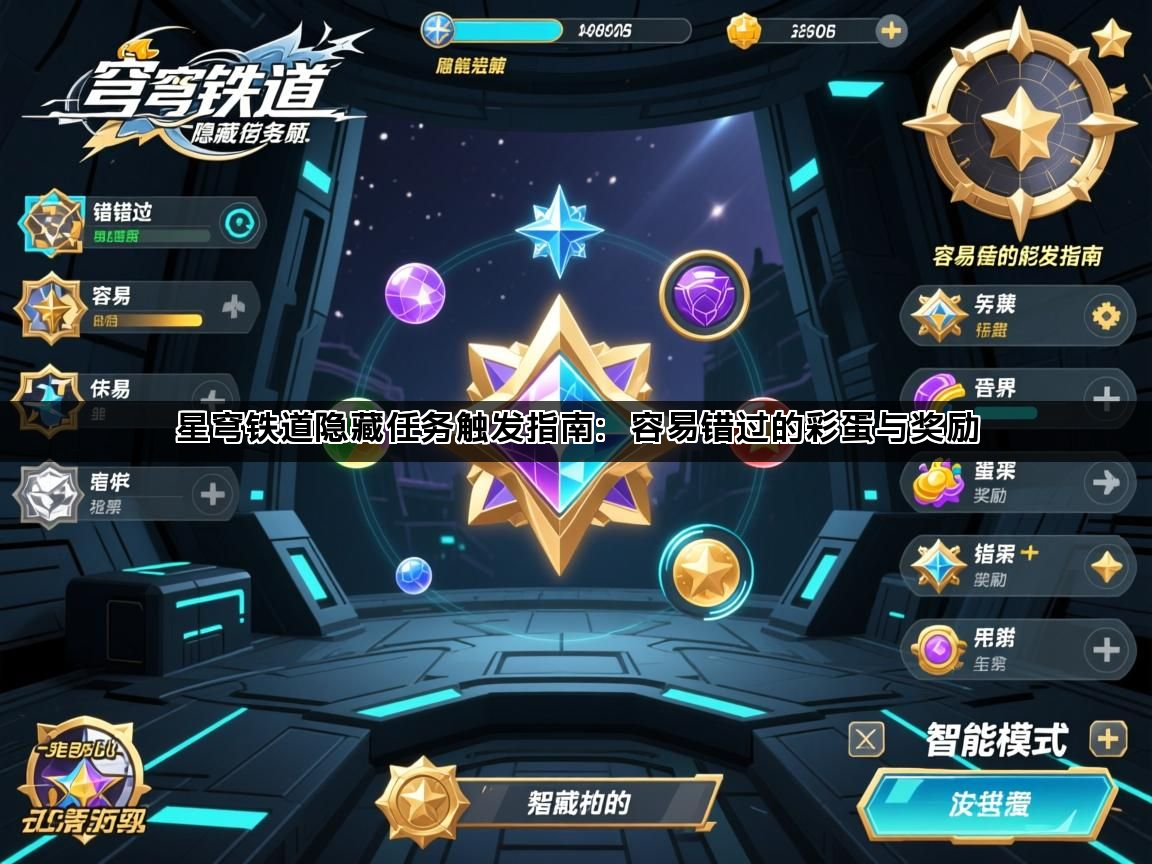Choose the gold-ringed purple shield orb
Viewport: 1152px width, 864px height.
coord(704,295)
